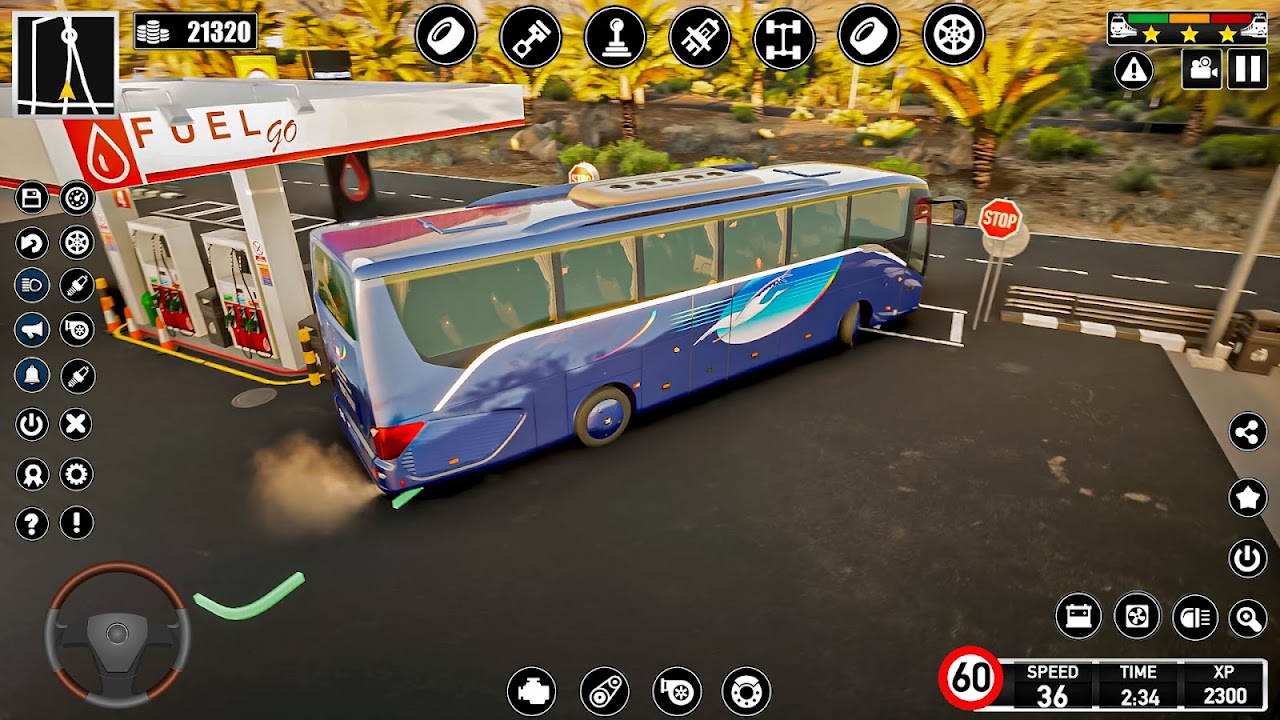1280x720 pixels.
Task: Select the engine icon
Action: point(531,691)
